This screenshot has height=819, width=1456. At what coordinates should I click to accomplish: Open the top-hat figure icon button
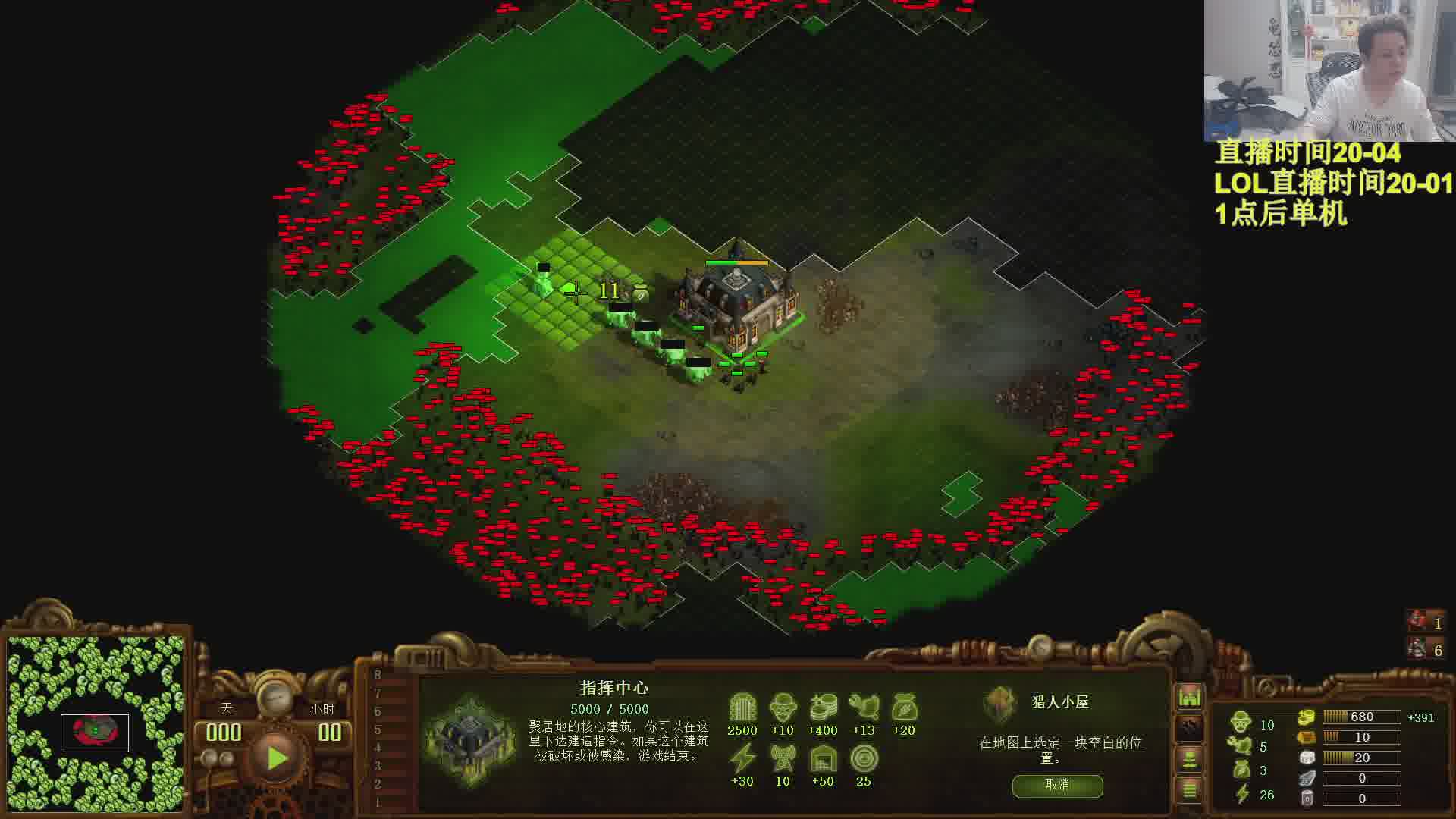click(x=1189, y=758)
